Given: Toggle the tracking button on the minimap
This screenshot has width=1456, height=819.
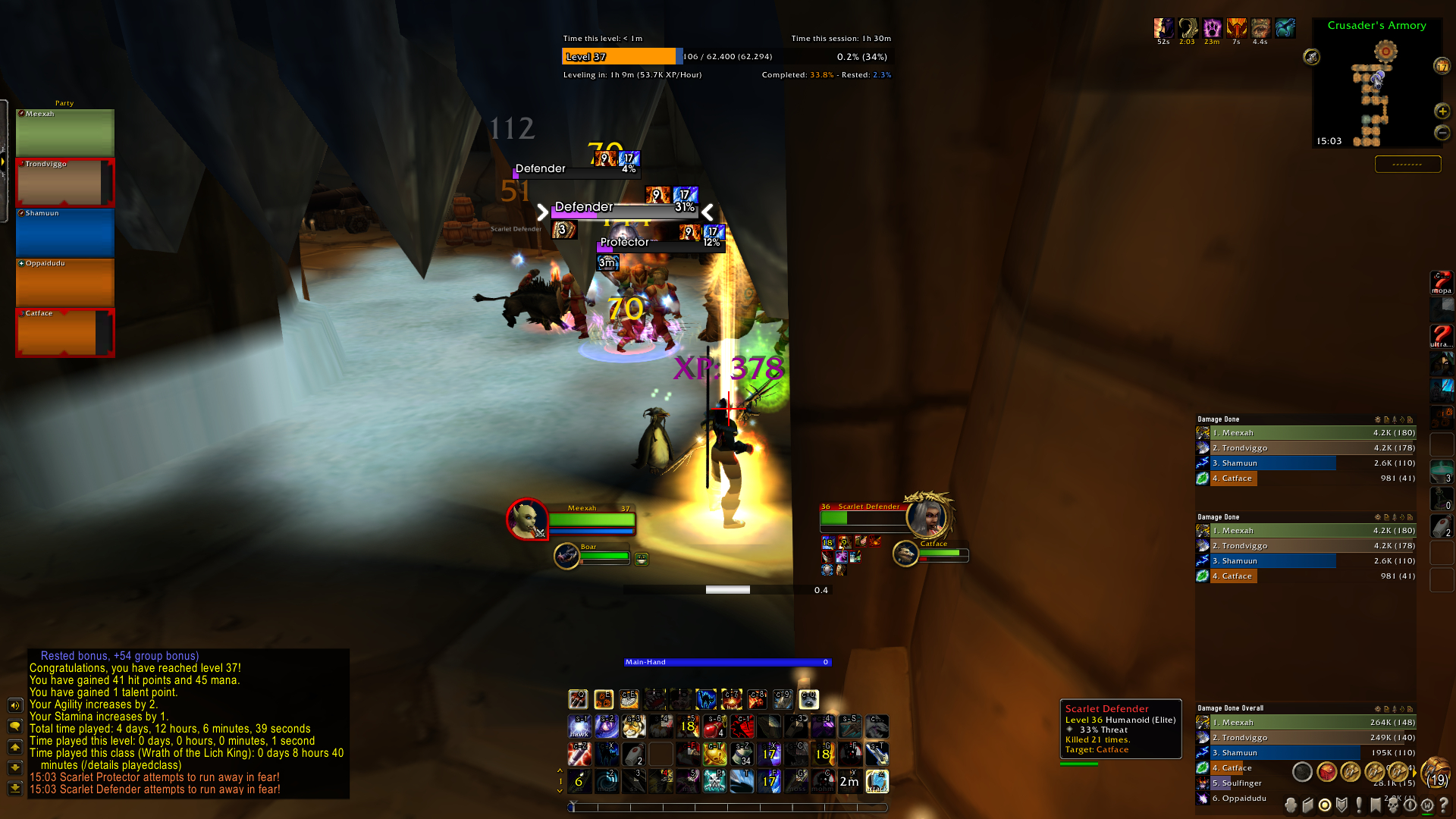Looking at the screenshot, I should click(x=1311, y=57).
